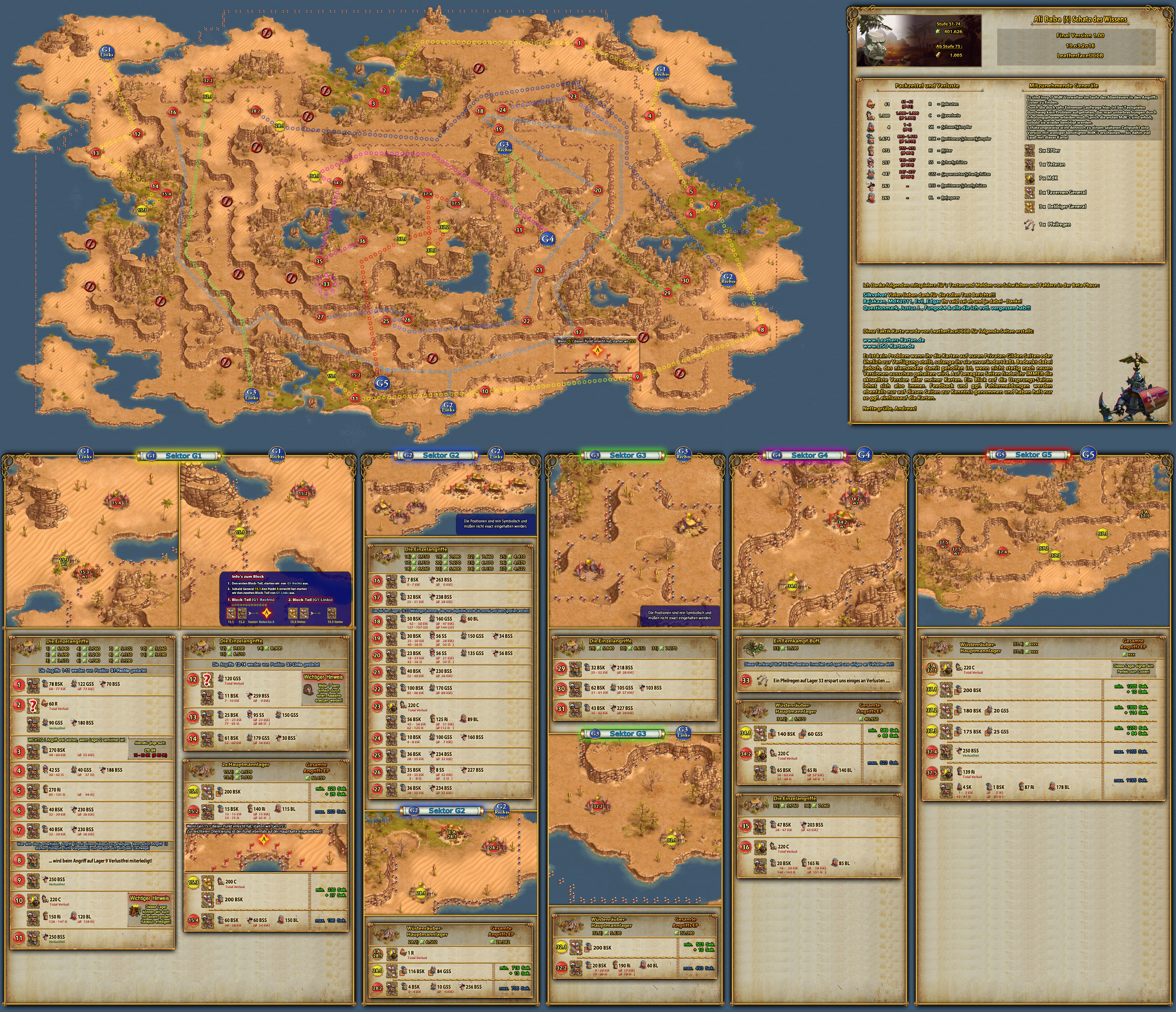The image size is (1176, 1012).
Task: Select the G1 Links marker on the overview map
Action: 107,52
